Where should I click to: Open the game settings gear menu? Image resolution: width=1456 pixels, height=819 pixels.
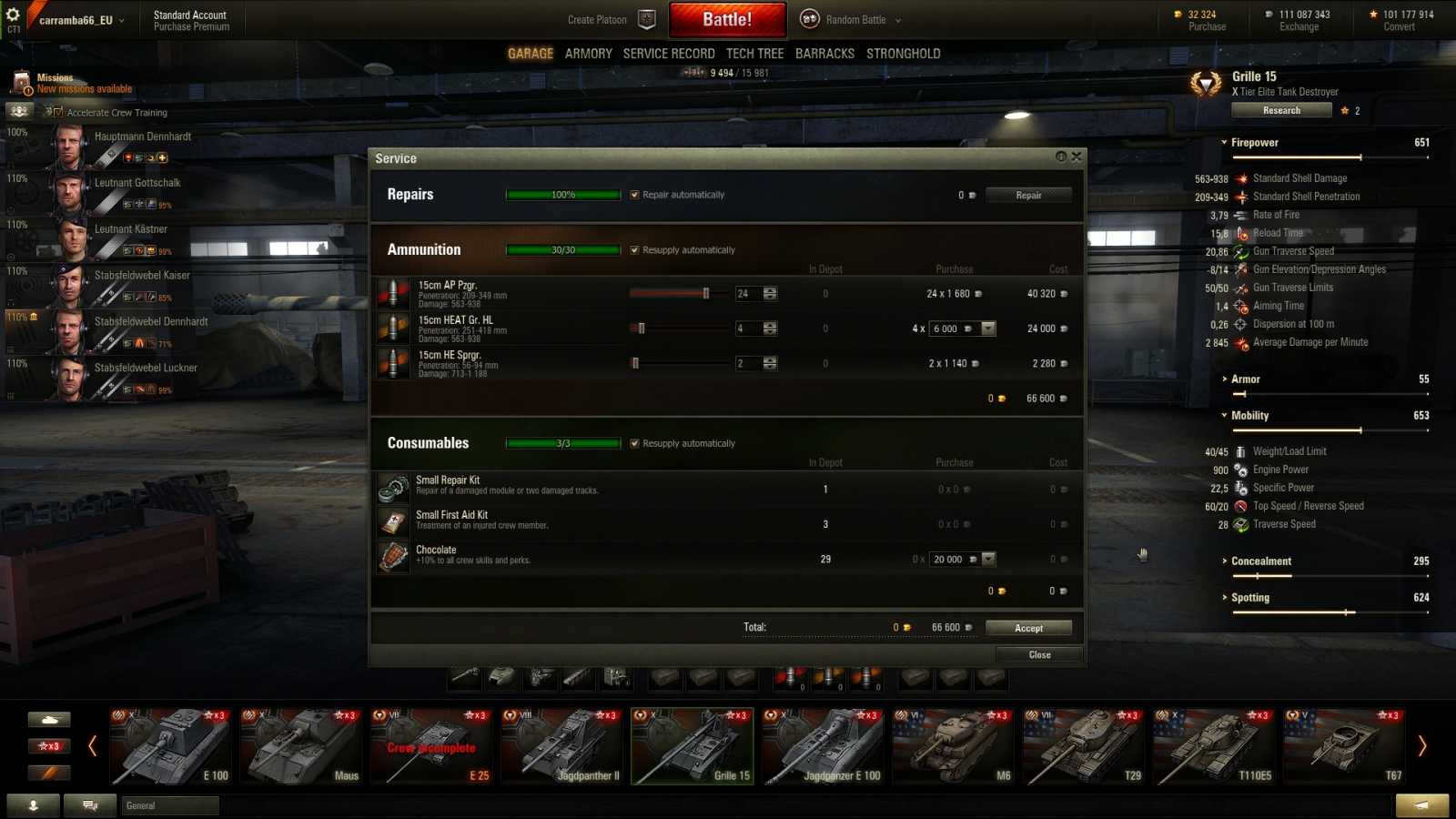click(12, 13)
